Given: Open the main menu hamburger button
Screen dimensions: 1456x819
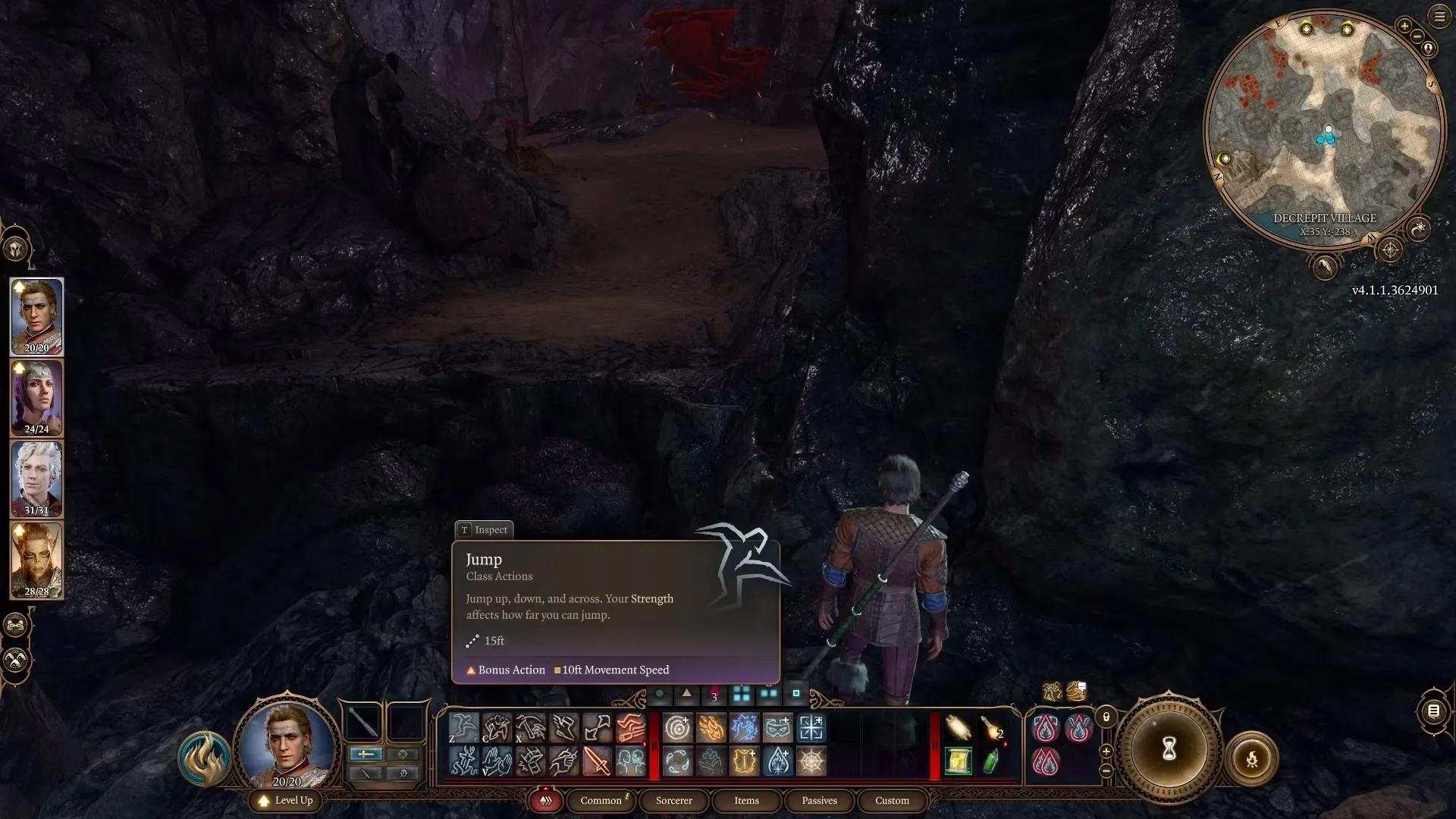Looking at the screenshot, I should tap(1439, 16).
